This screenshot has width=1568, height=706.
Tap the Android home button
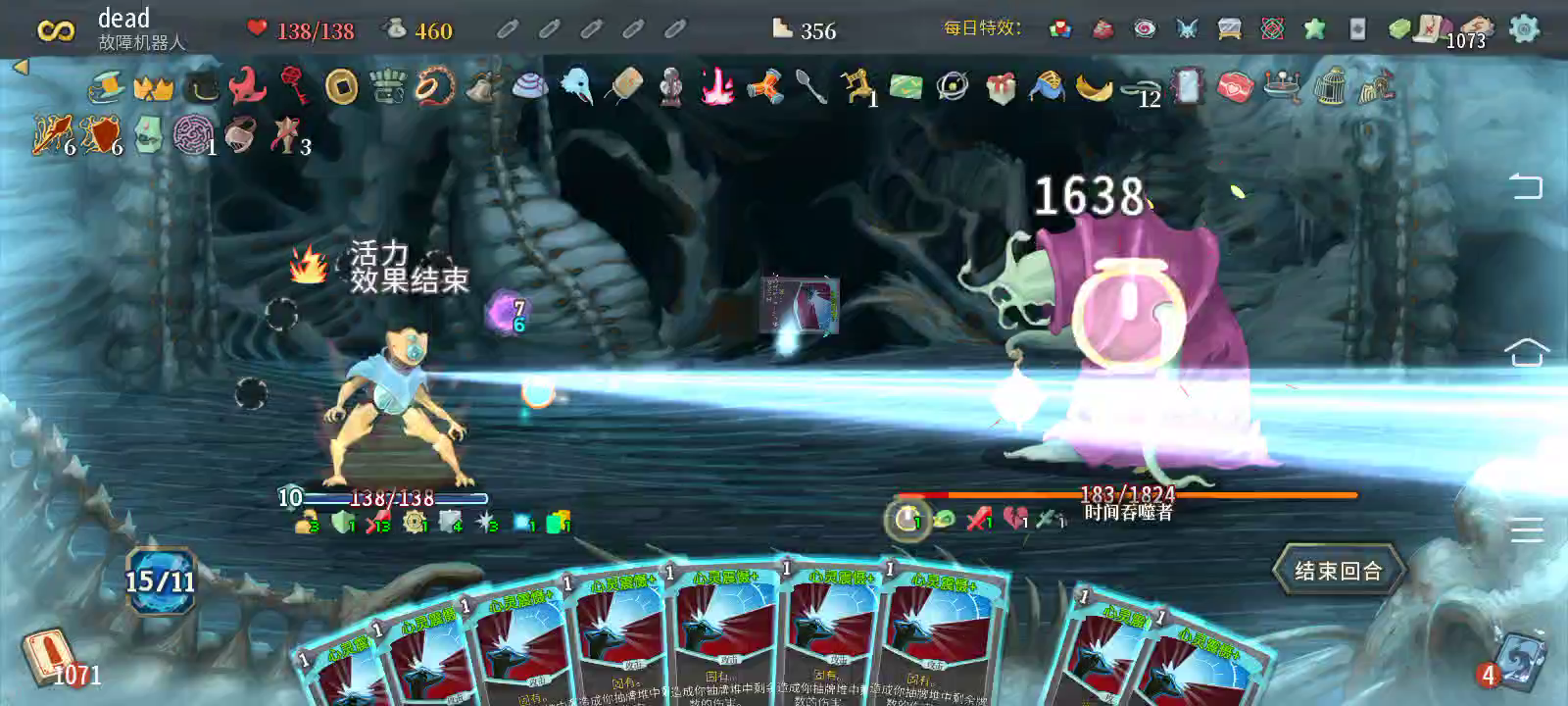(x=1526, y=352)
